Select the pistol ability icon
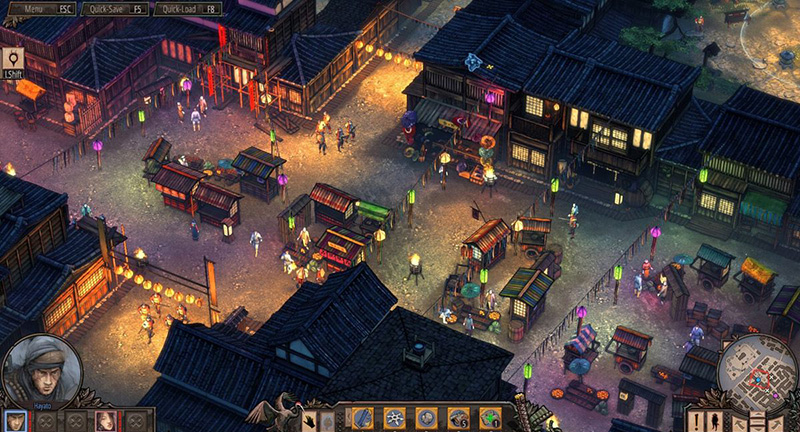 click(x=458, y=417)
